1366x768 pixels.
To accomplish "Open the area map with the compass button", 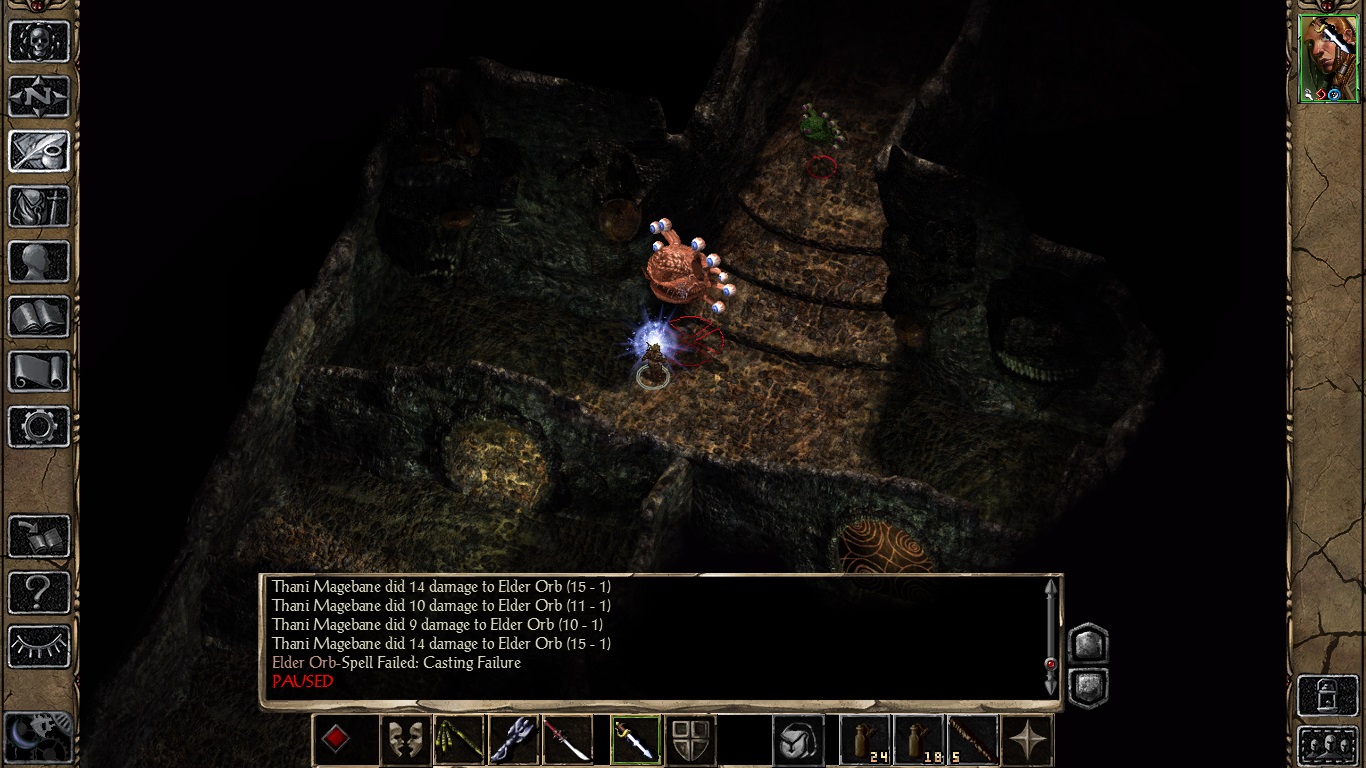I will click(39, 96).
